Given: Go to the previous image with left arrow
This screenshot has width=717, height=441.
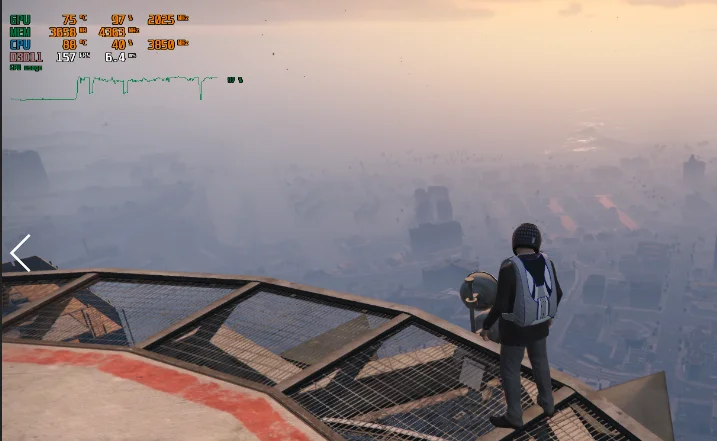Looking at the screenshot, I should click(20, 253).
